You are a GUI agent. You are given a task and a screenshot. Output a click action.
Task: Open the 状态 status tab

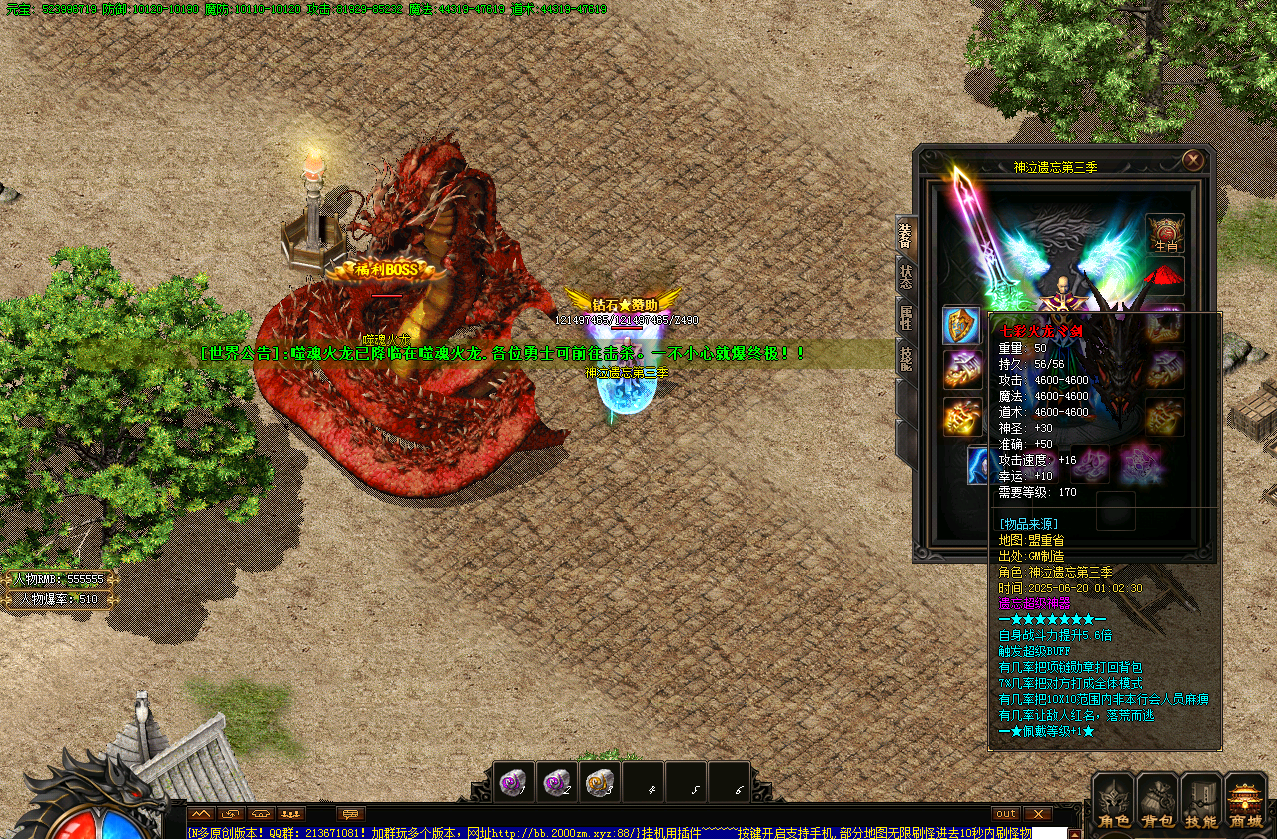[905, 277]
